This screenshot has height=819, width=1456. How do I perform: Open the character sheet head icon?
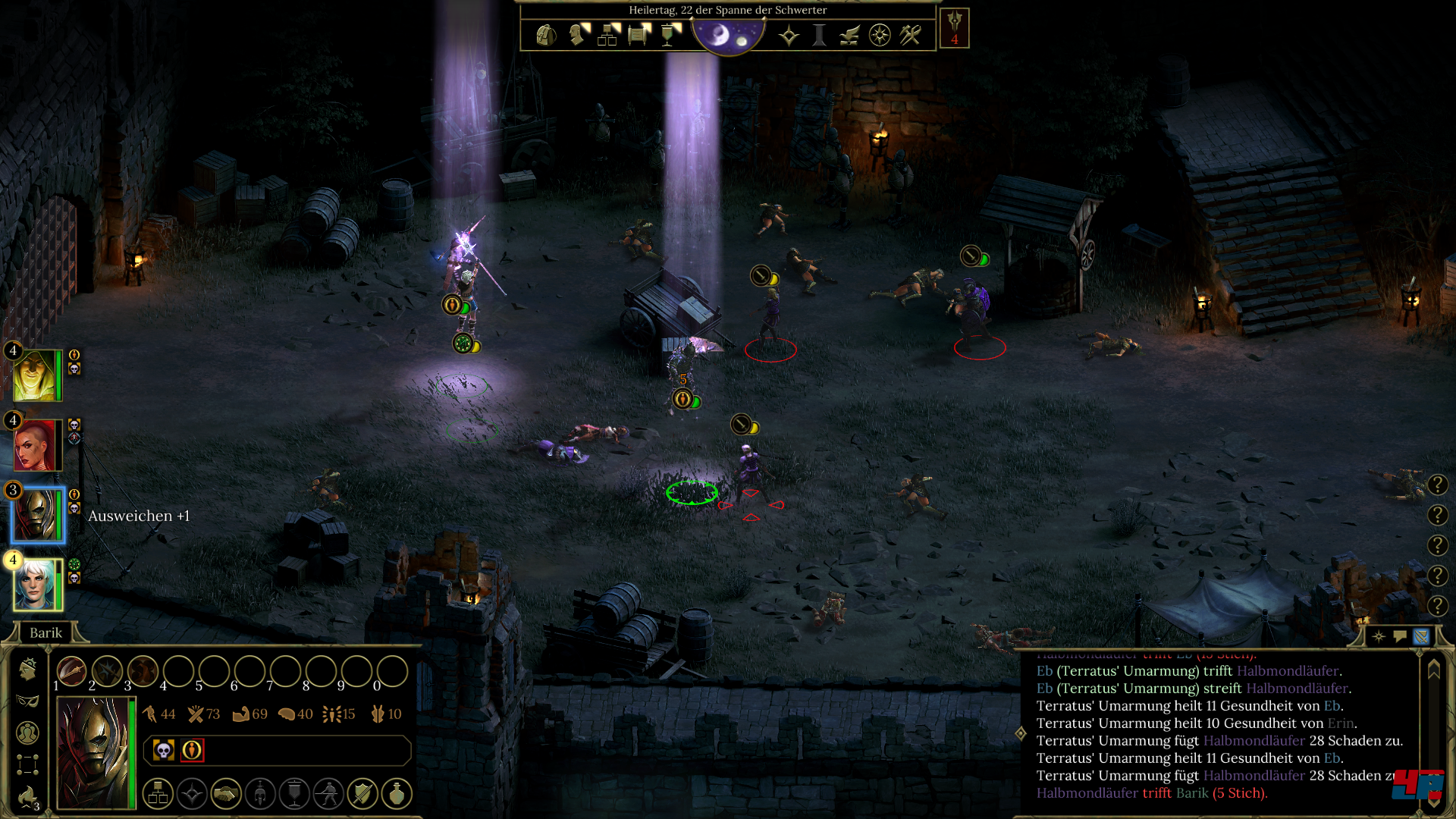579,35
